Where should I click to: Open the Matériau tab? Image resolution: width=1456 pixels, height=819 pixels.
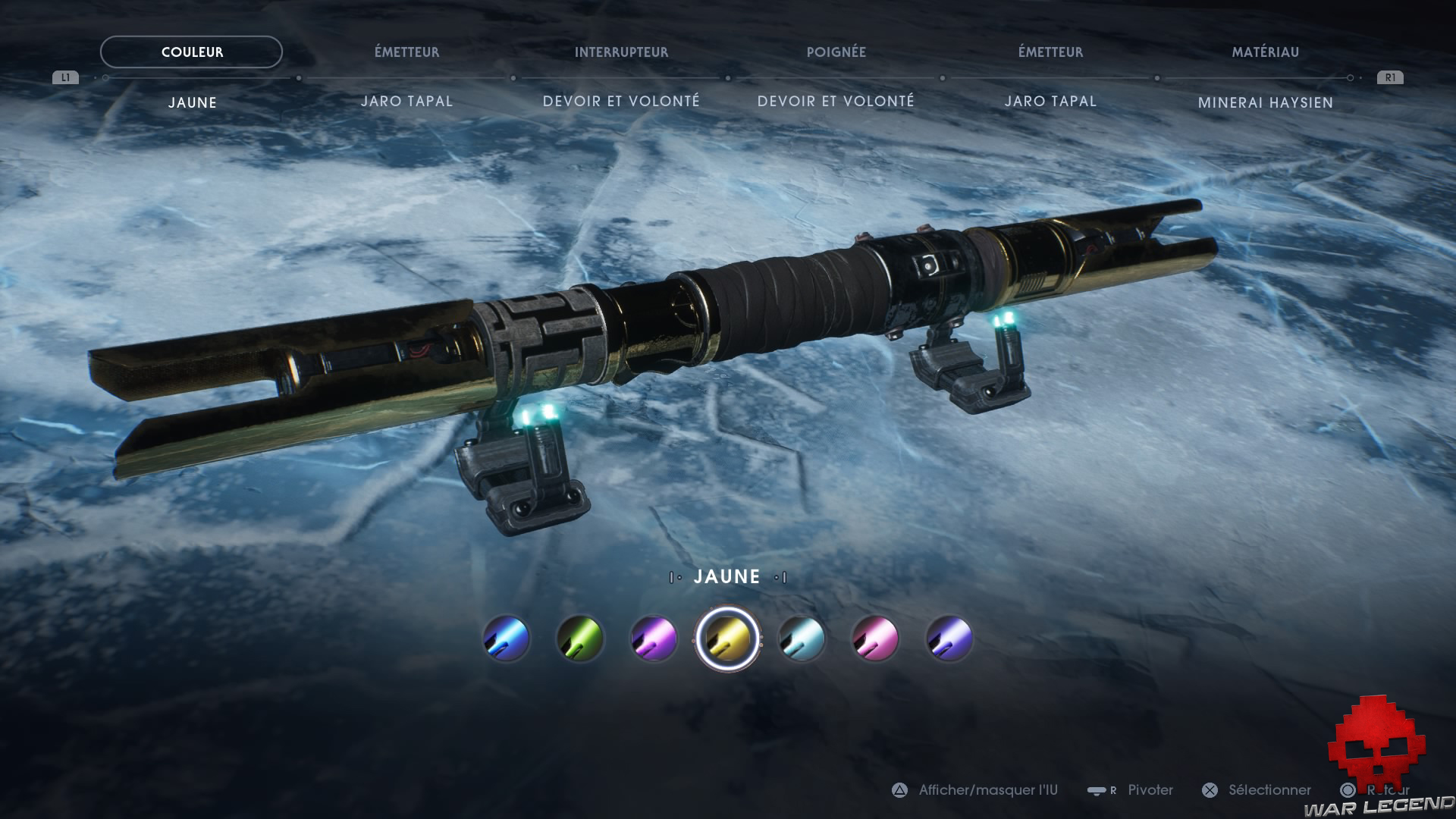[1265, 52]
